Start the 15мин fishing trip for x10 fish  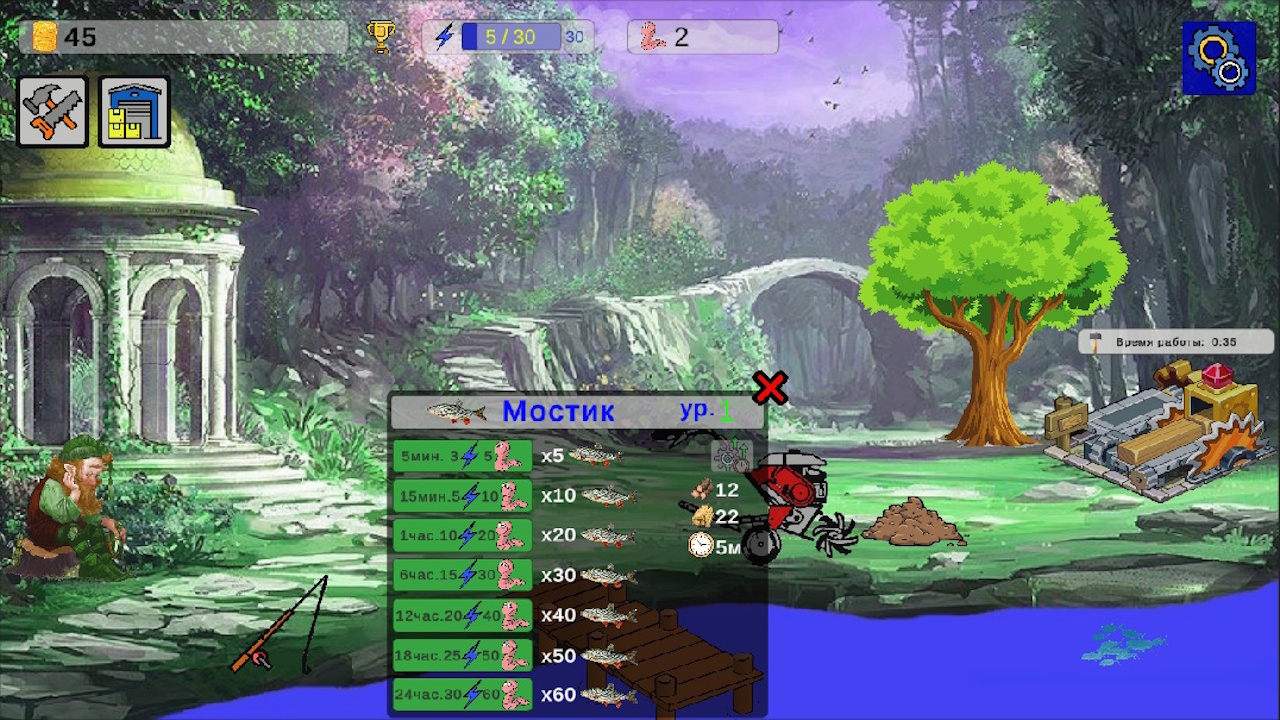click(x=462, y=495)
